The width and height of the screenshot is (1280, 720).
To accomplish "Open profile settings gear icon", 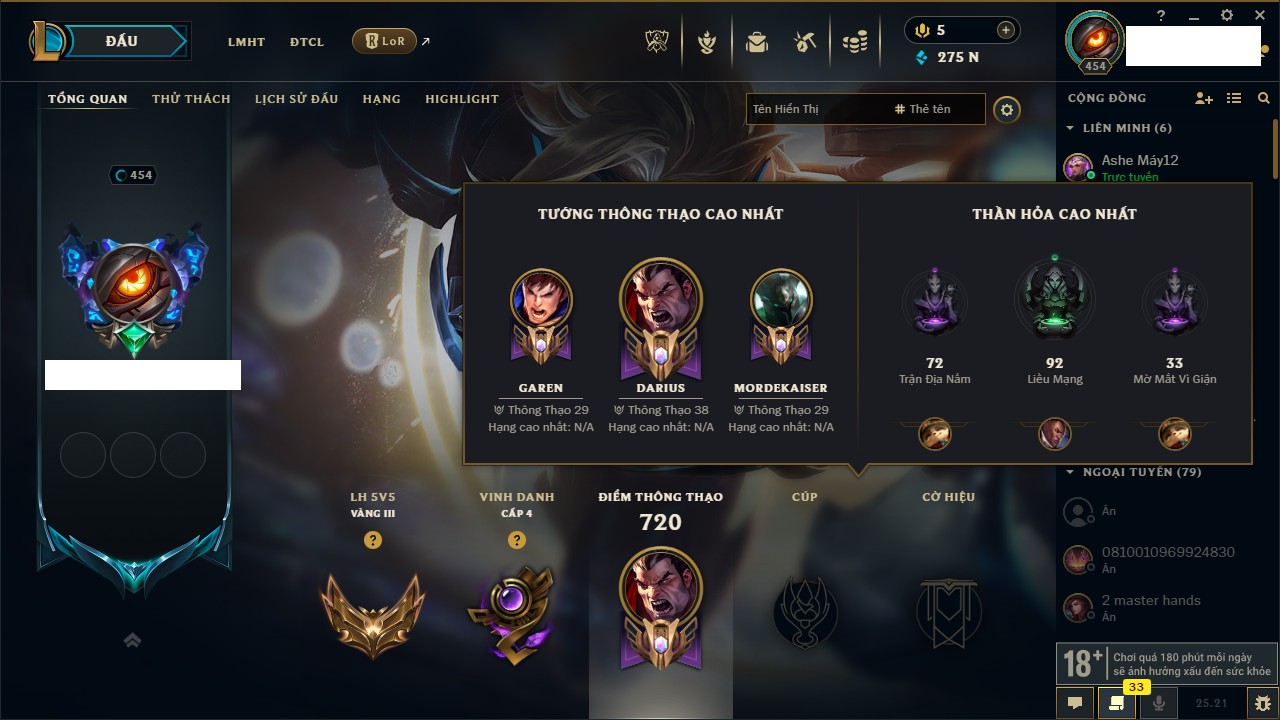I will pyautogui.click(x=1007, y=110).
